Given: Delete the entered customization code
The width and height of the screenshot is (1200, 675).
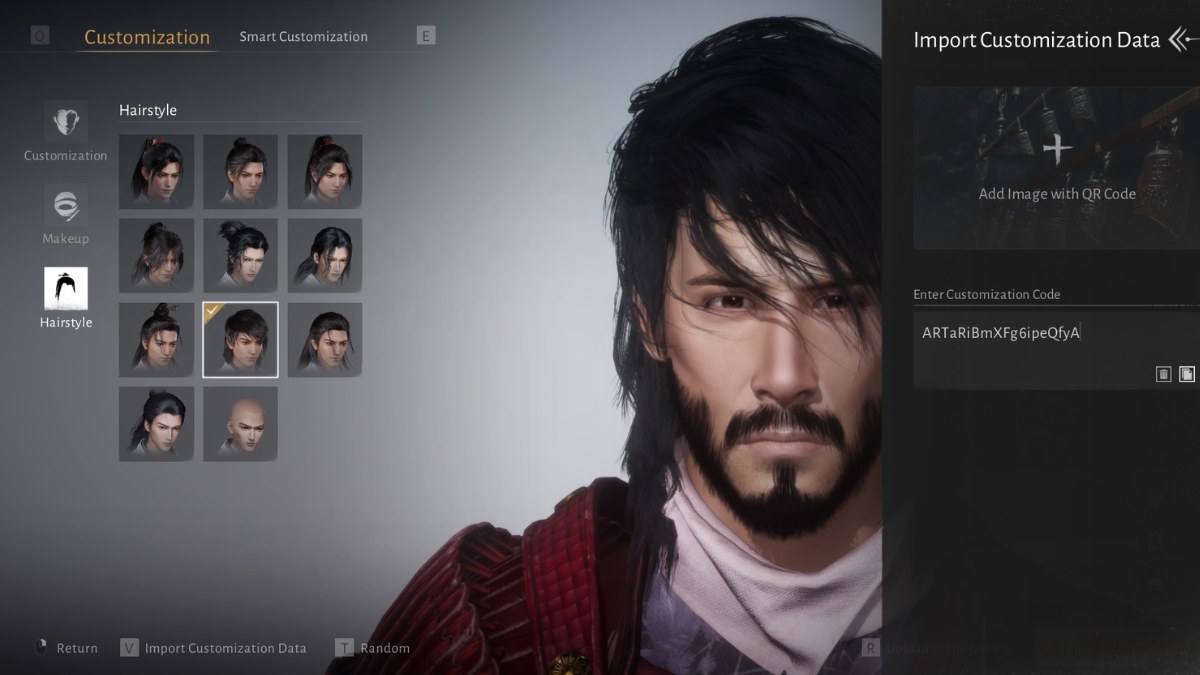Looking at the screenshot, I should 1163,374.
